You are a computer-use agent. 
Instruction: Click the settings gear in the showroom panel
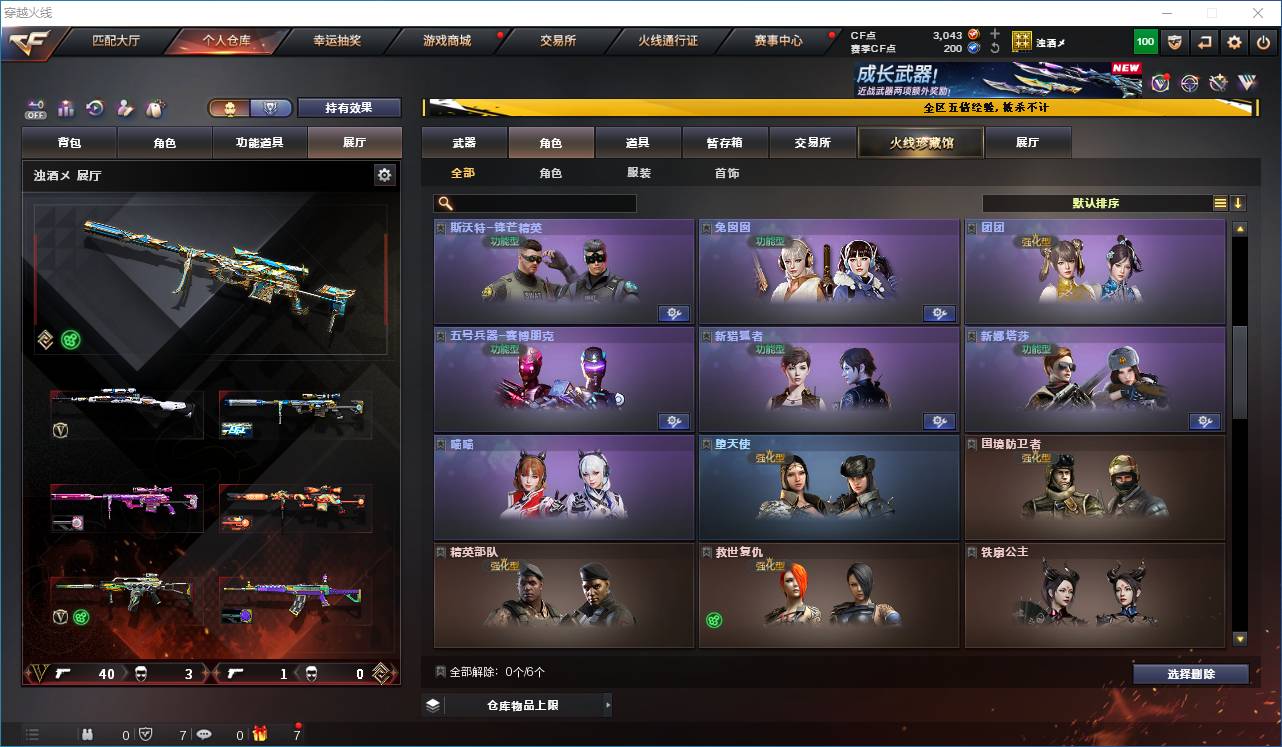click(x=385, y=174)
